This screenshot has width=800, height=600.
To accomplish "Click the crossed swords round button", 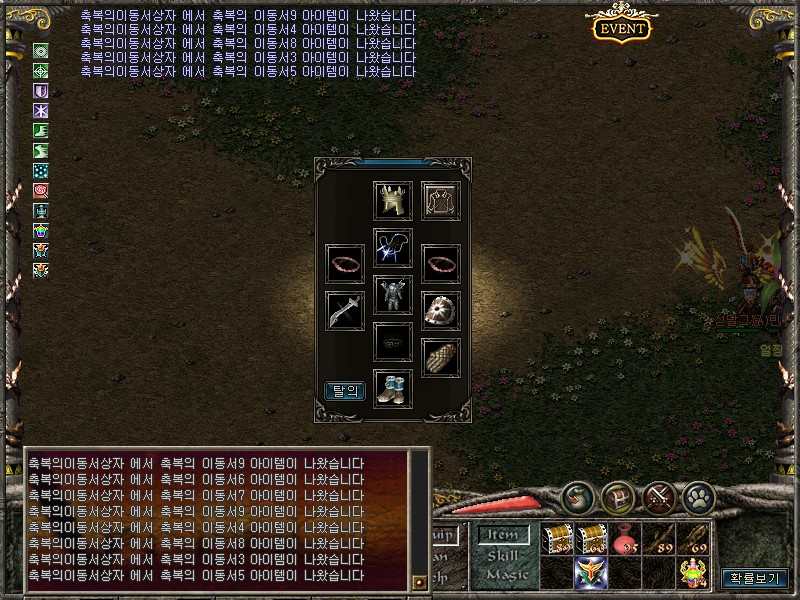I will pyautogui.click(x=657, y=496).
